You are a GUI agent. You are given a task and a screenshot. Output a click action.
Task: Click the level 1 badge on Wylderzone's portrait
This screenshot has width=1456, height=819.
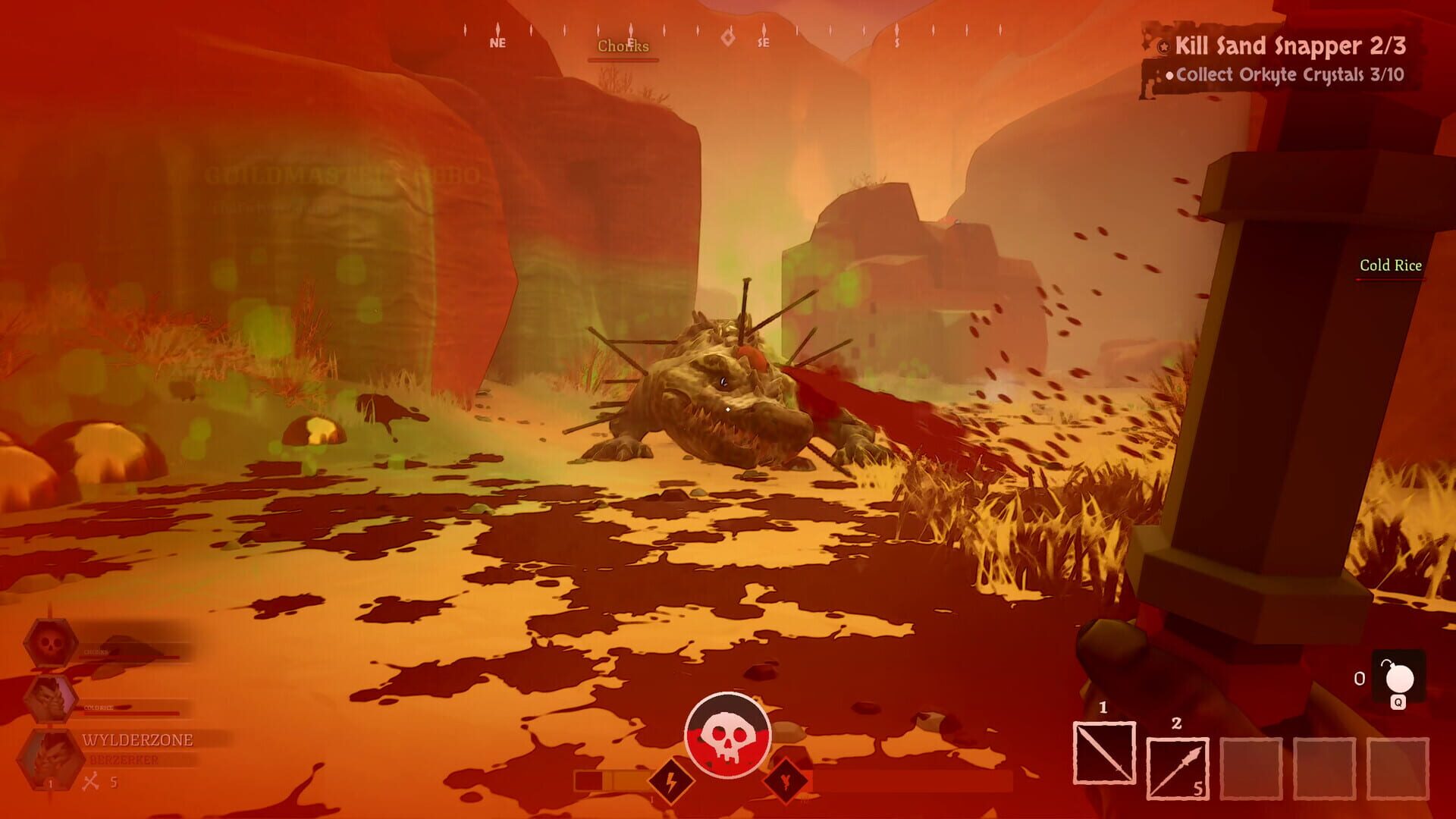[x=50, y=783]
